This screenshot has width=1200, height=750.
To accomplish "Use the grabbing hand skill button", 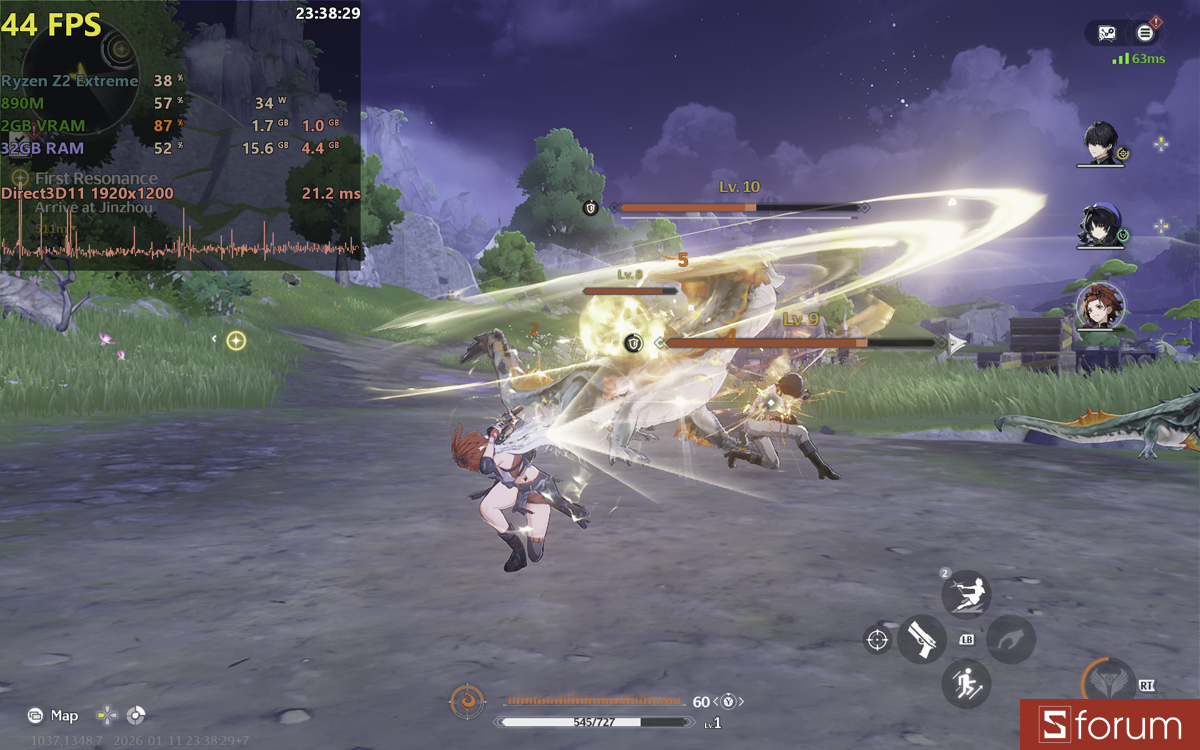I will click(1011, 639).
